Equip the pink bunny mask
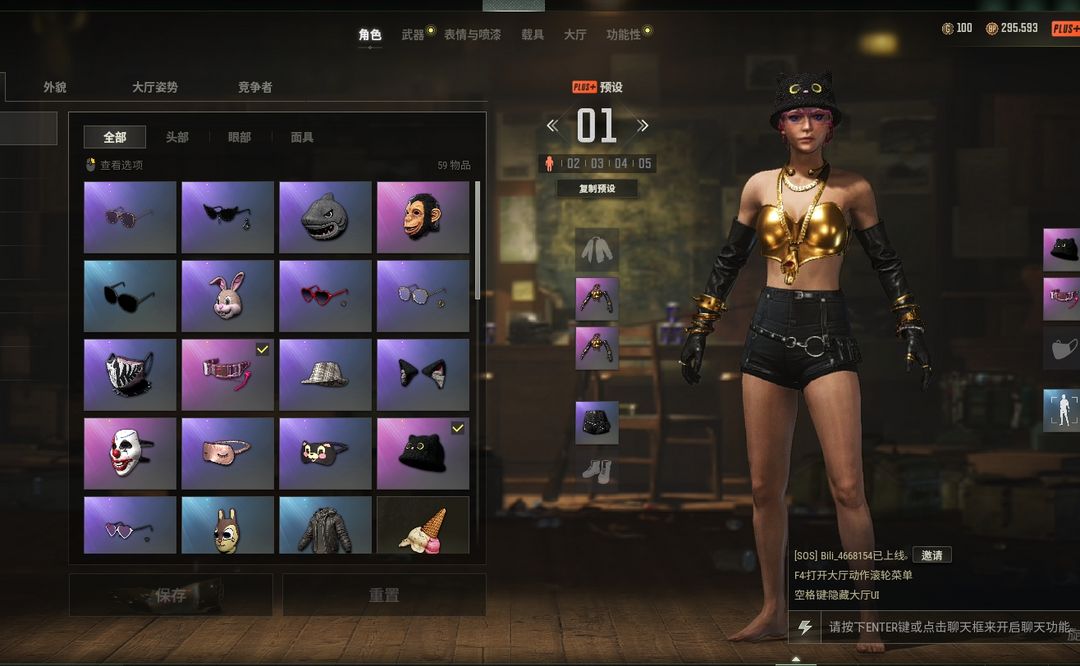The image size is (1080, 666). tap(227, 296)
